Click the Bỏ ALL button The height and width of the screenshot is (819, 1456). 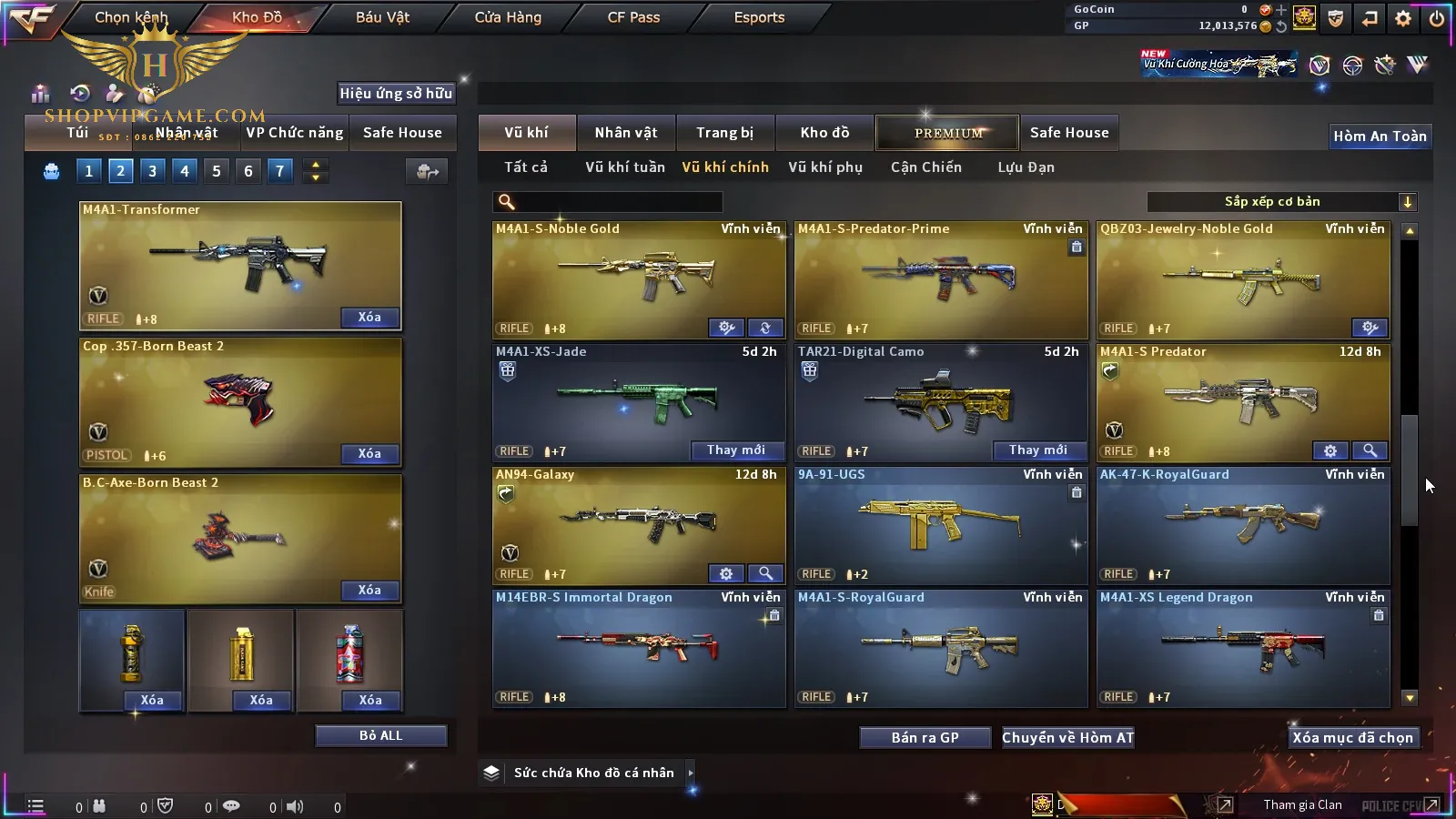tap(380, 736)
